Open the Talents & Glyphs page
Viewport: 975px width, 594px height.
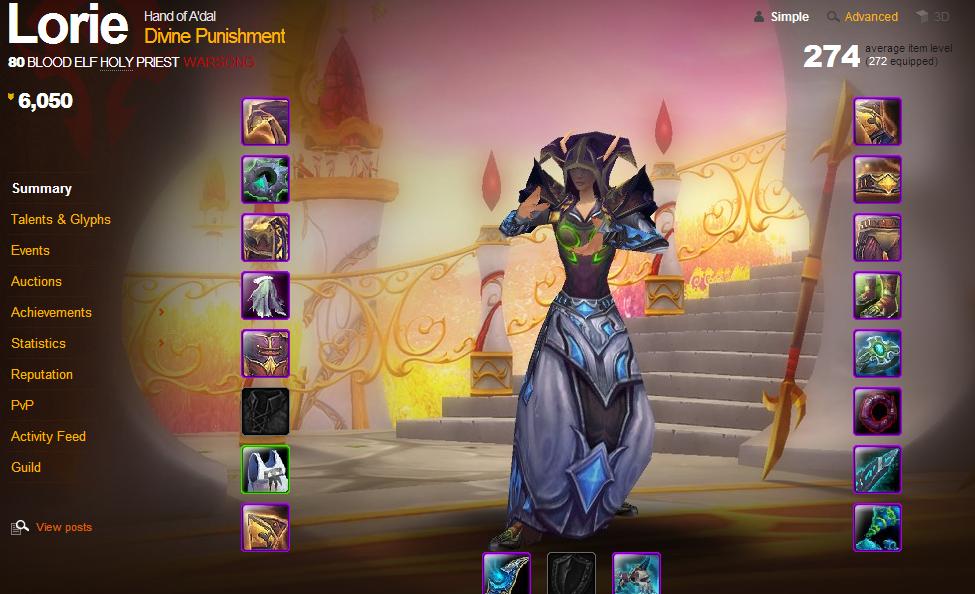pos(60,219)
